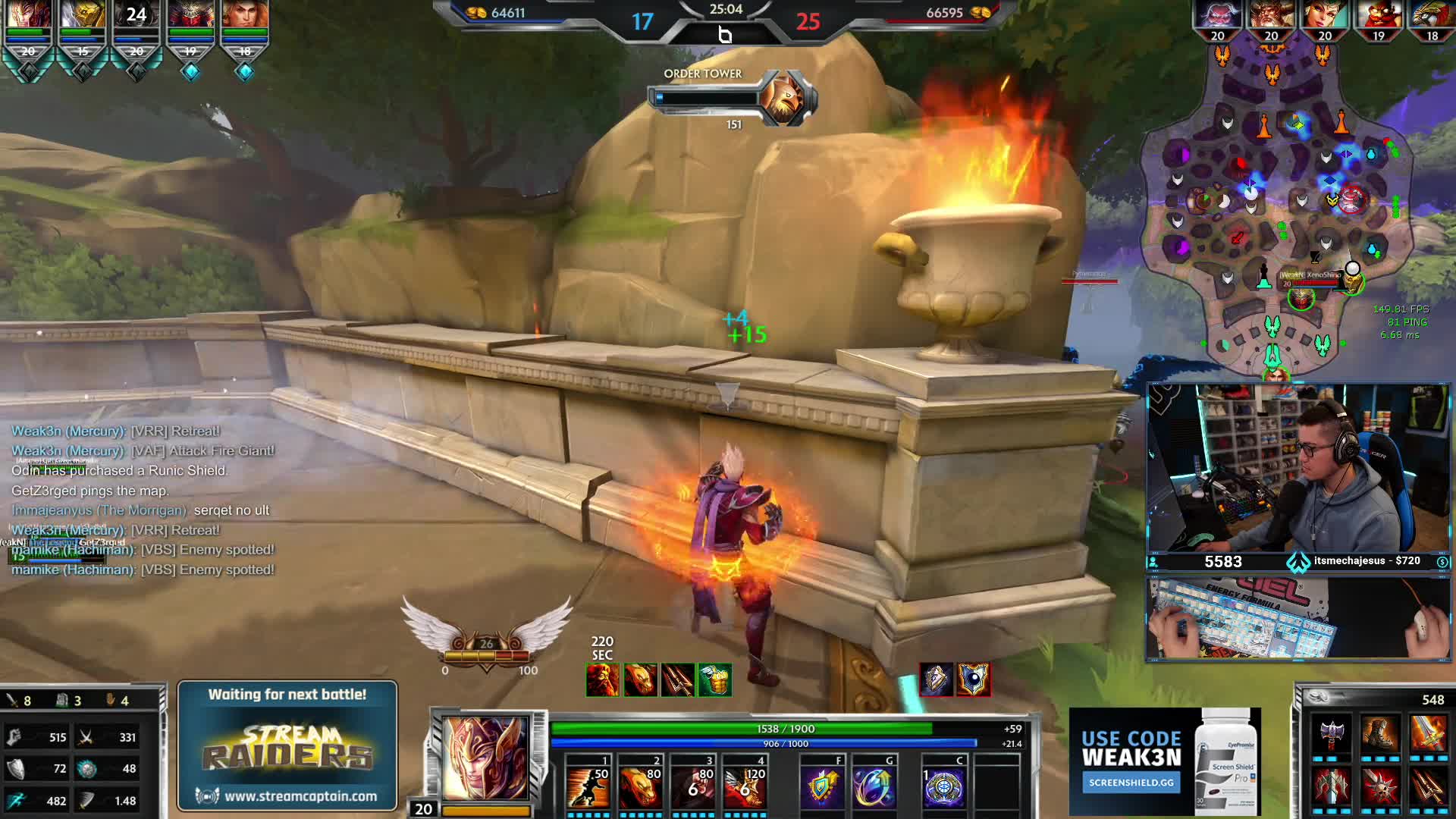1456x819 pixels.
Task: Inspect the green winged armor buff icon
Action: click(x=714, y=679)
